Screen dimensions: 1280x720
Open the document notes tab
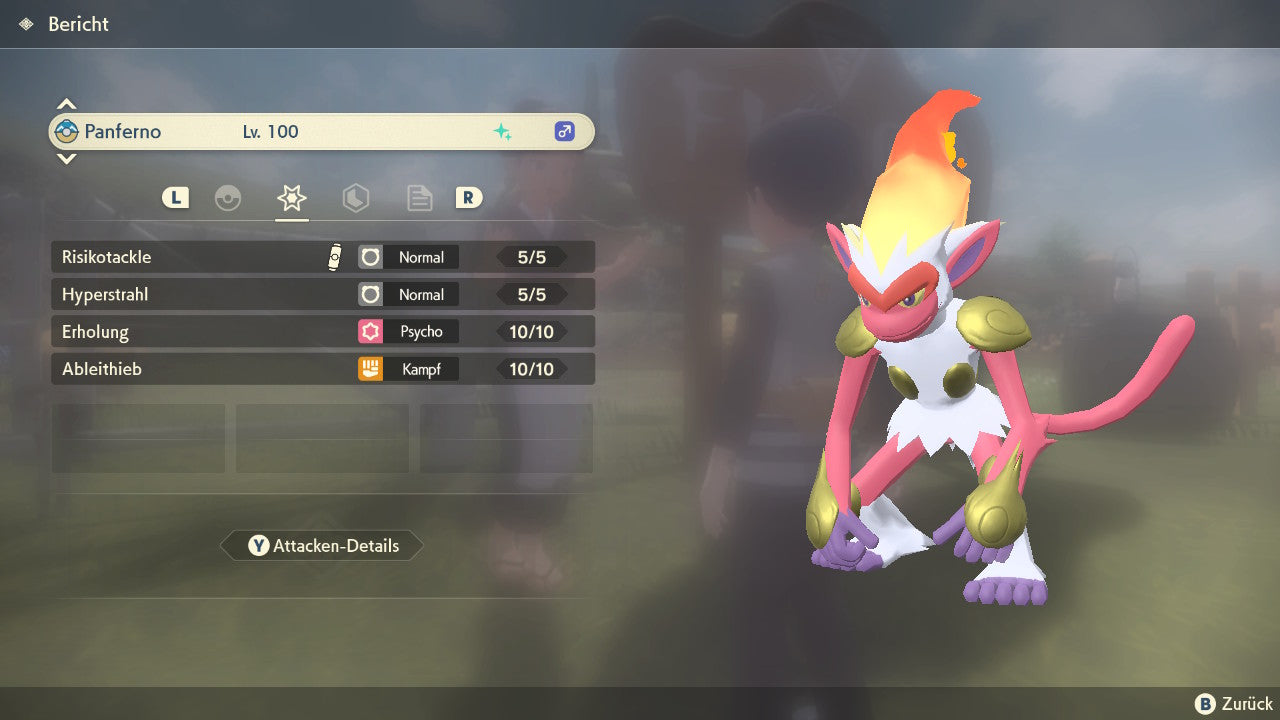tap(420, 198)
